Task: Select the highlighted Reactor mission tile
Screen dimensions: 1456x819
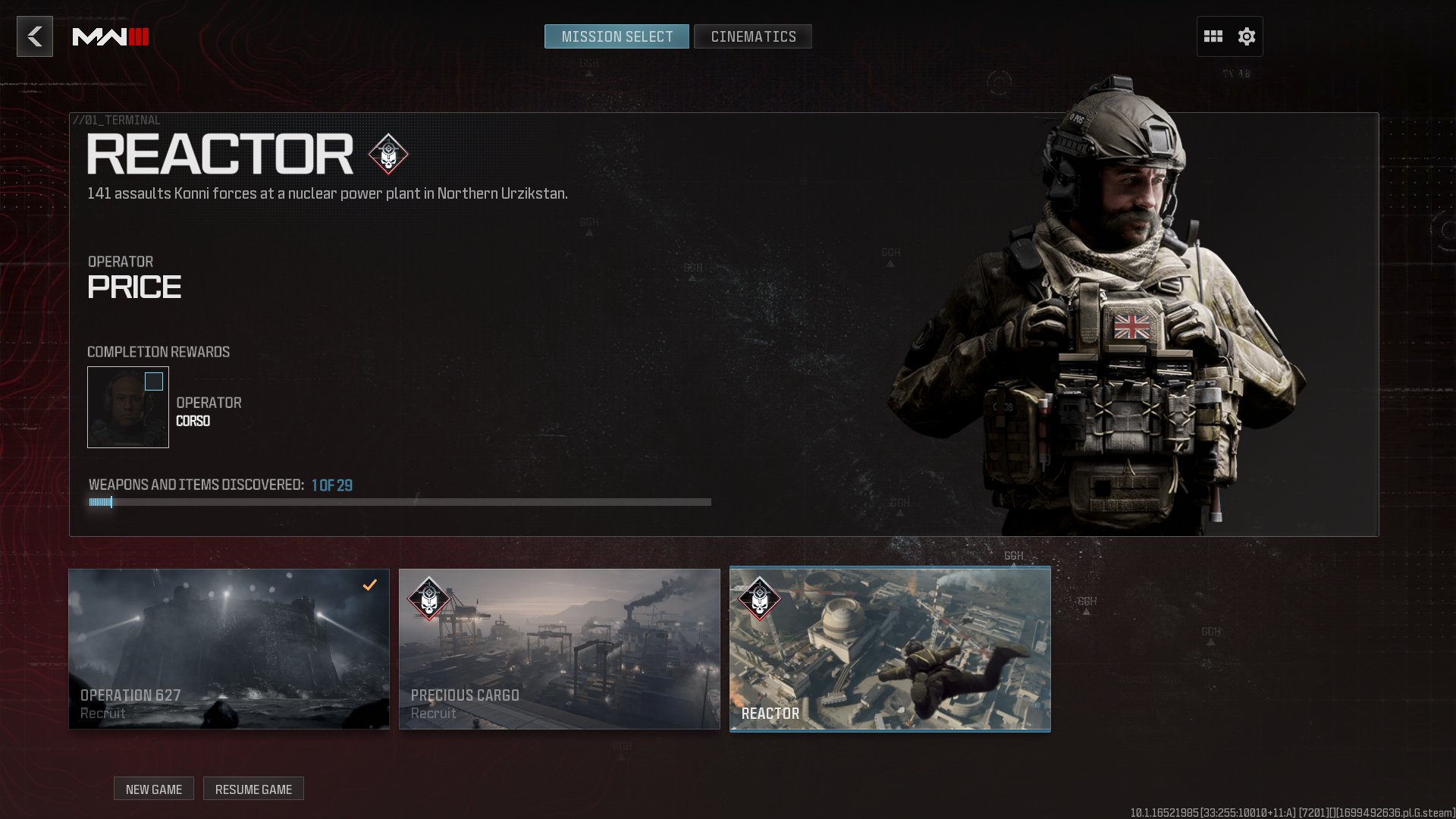Action: (890, 648)
